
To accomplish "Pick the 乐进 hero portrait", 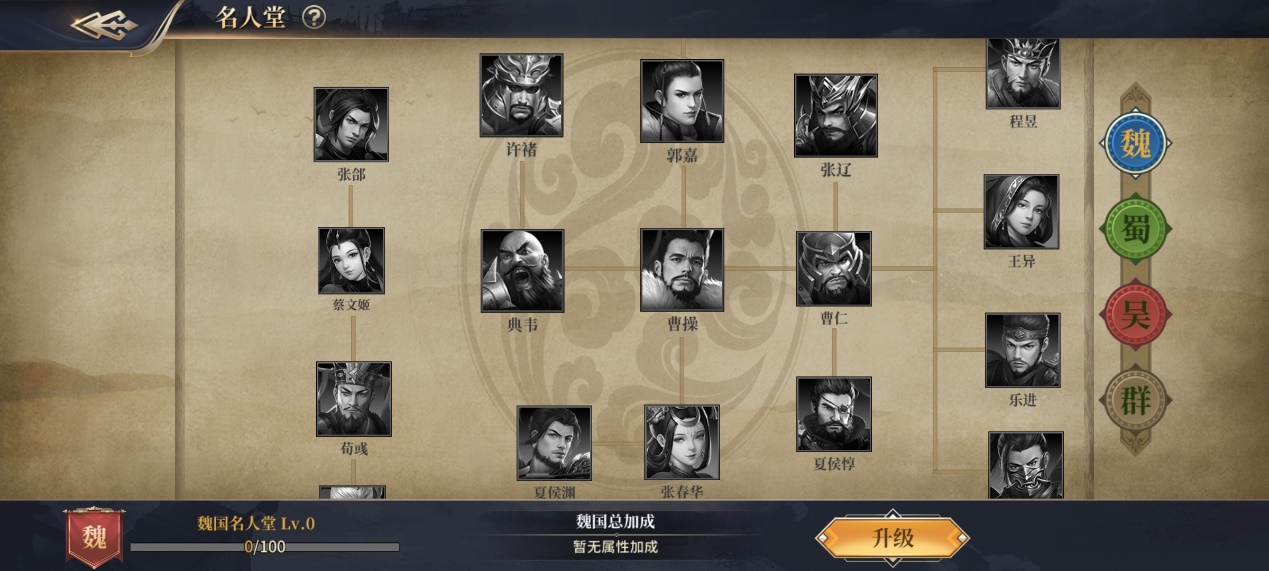I will (1022, 350).
